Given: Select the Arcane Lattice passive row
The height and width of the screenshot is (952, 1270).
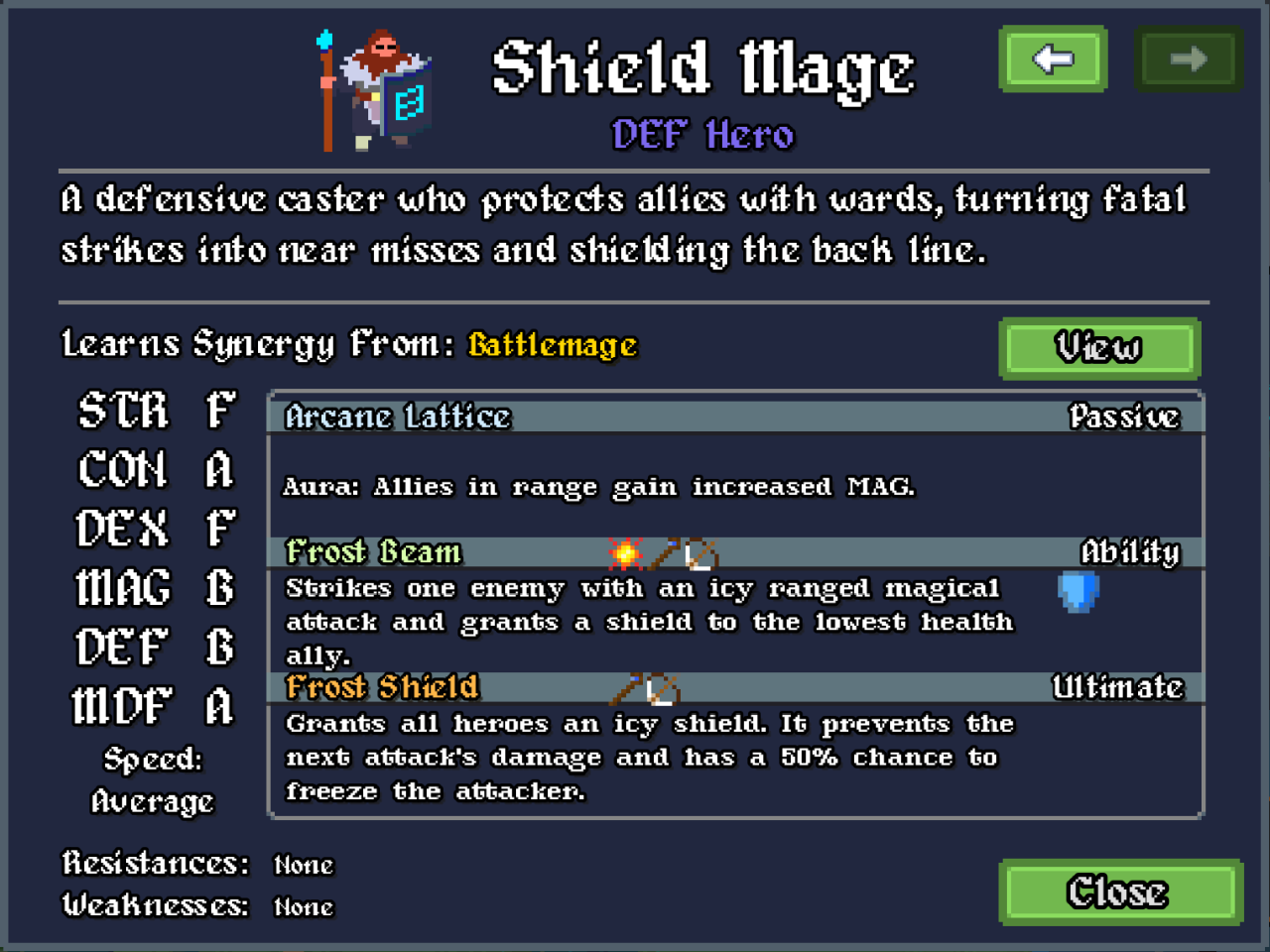Looking at the screenshot, I should coord(734,416).
